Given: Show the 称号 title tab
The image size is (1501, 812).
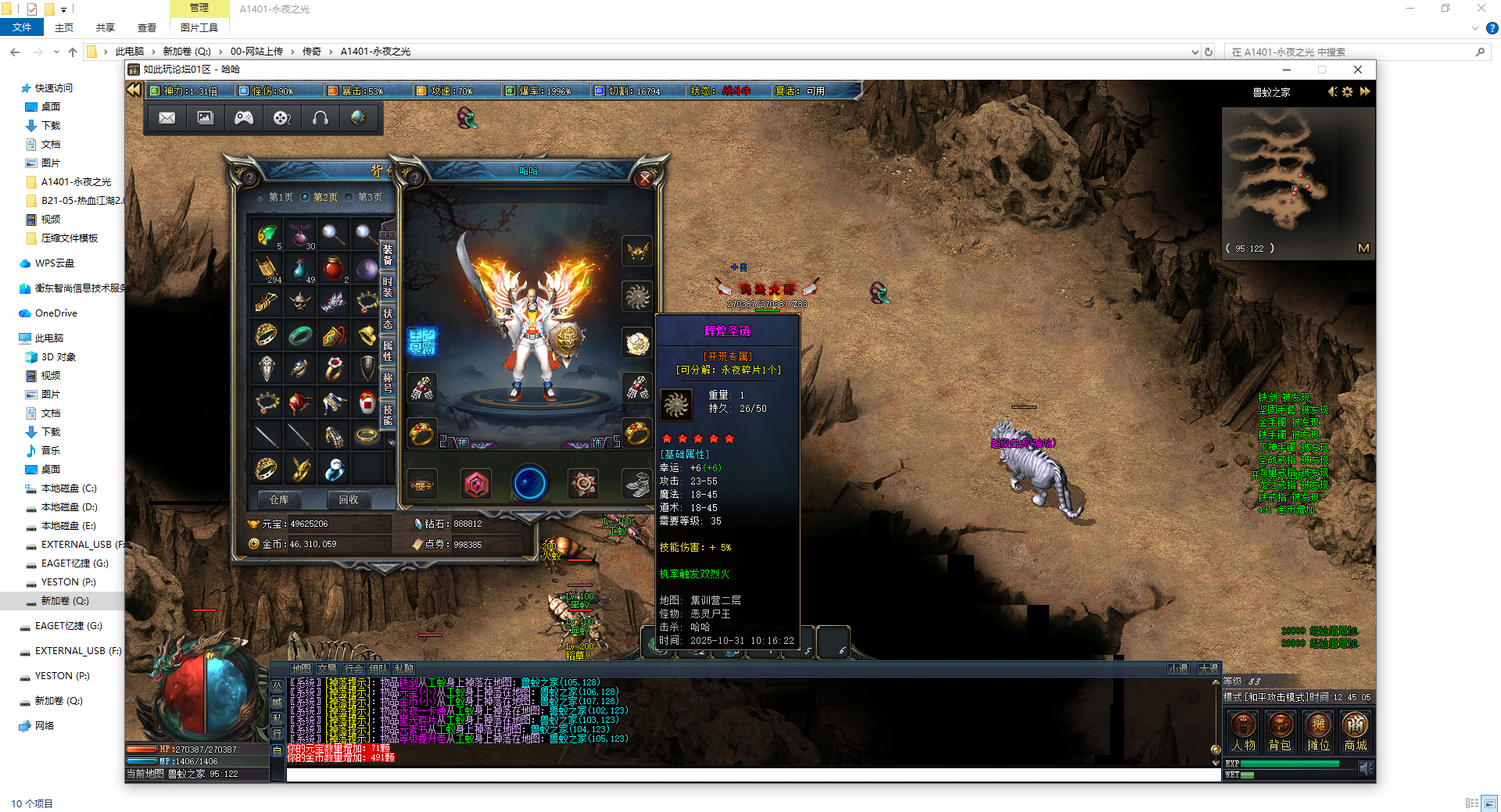Looking at the screenshot, I should point(388,383).
